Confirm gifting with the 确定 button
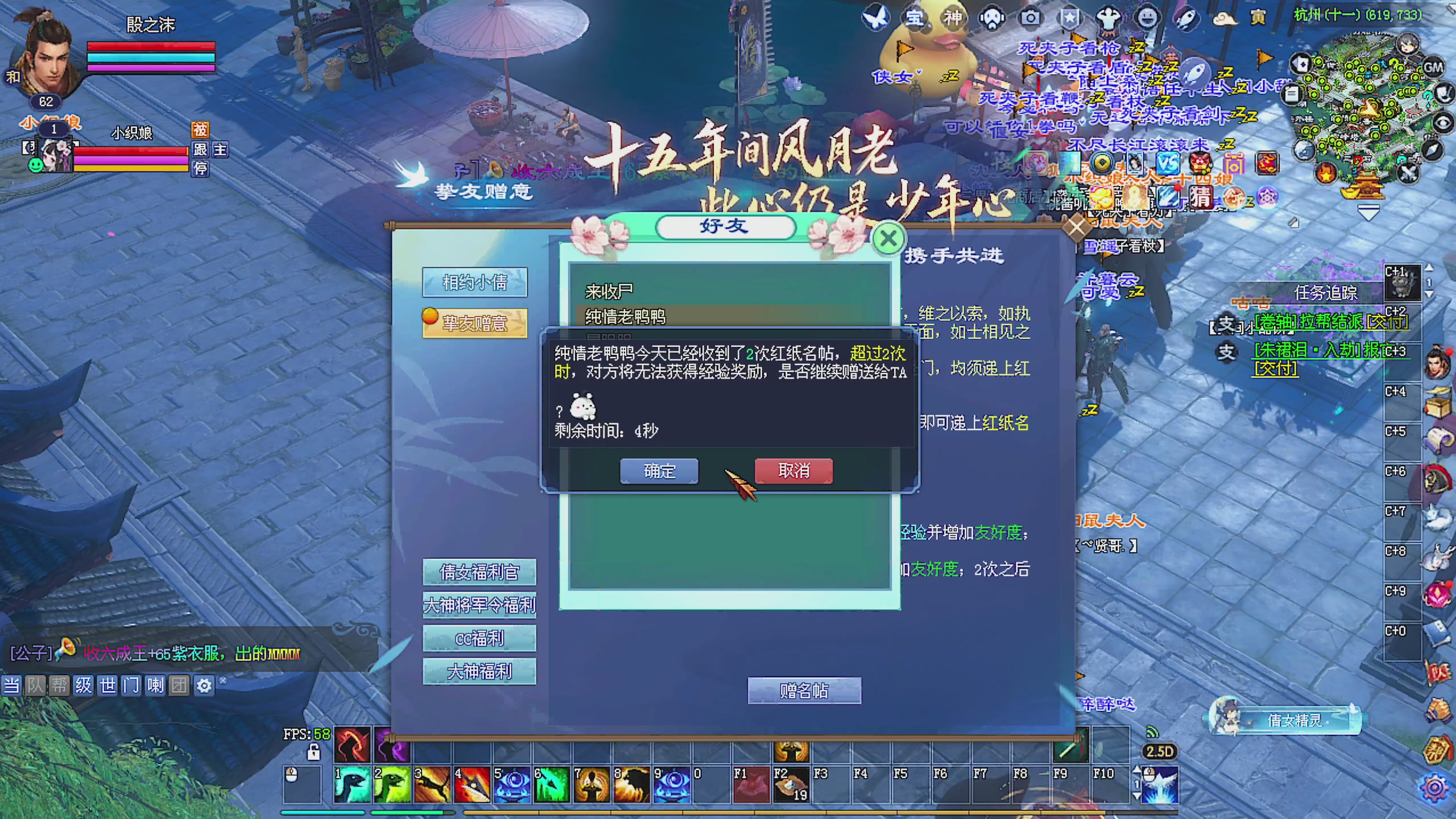1456x819 pixels. coord(658,471)
